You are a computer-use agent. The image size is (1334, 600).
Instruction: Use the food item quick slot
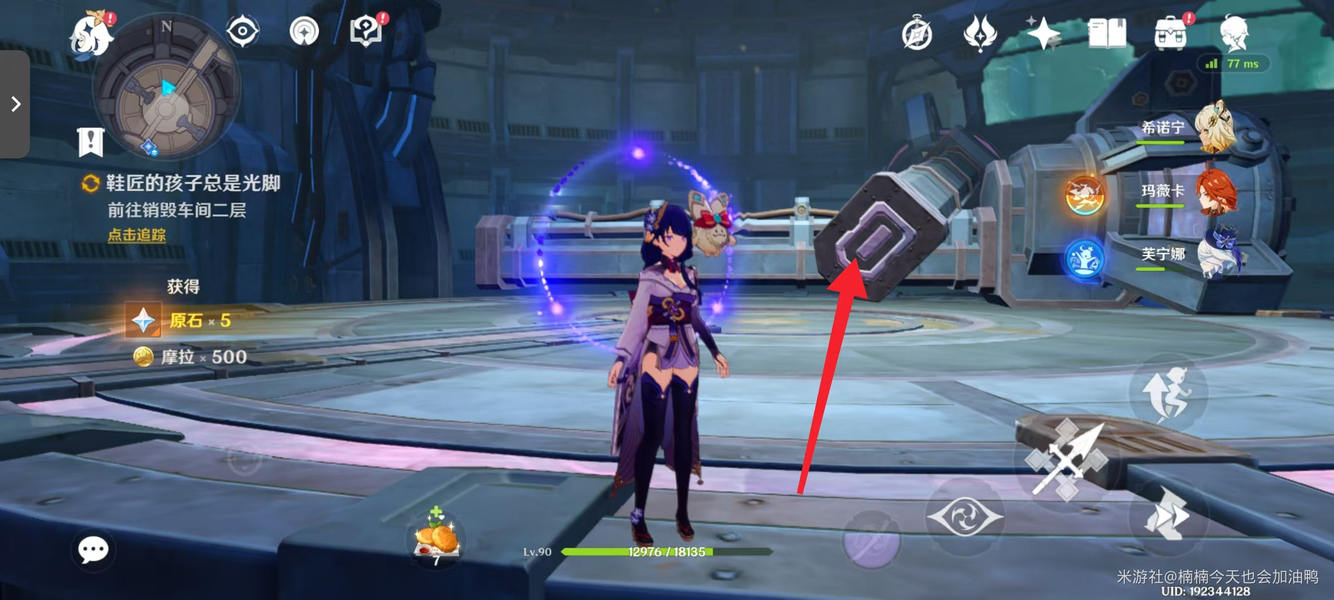[437, 540]
